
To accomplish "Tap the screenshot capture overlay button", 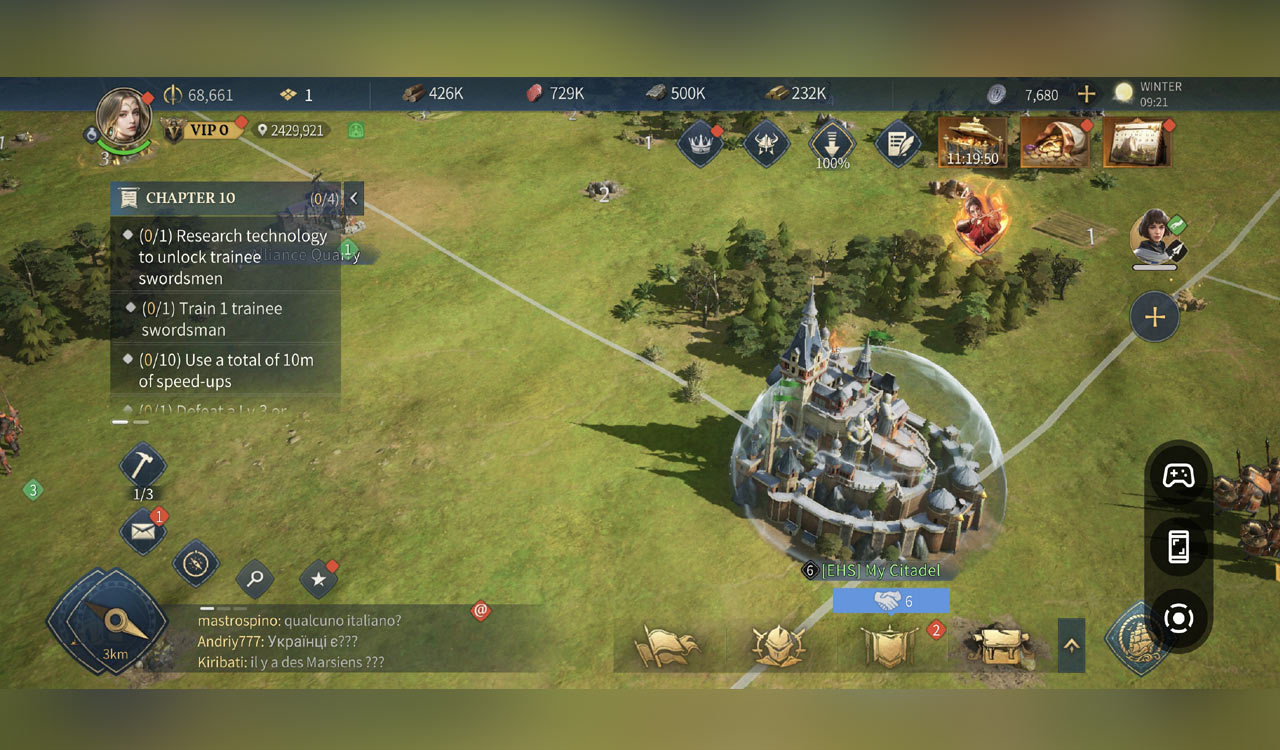I will tap(1178, 618).
